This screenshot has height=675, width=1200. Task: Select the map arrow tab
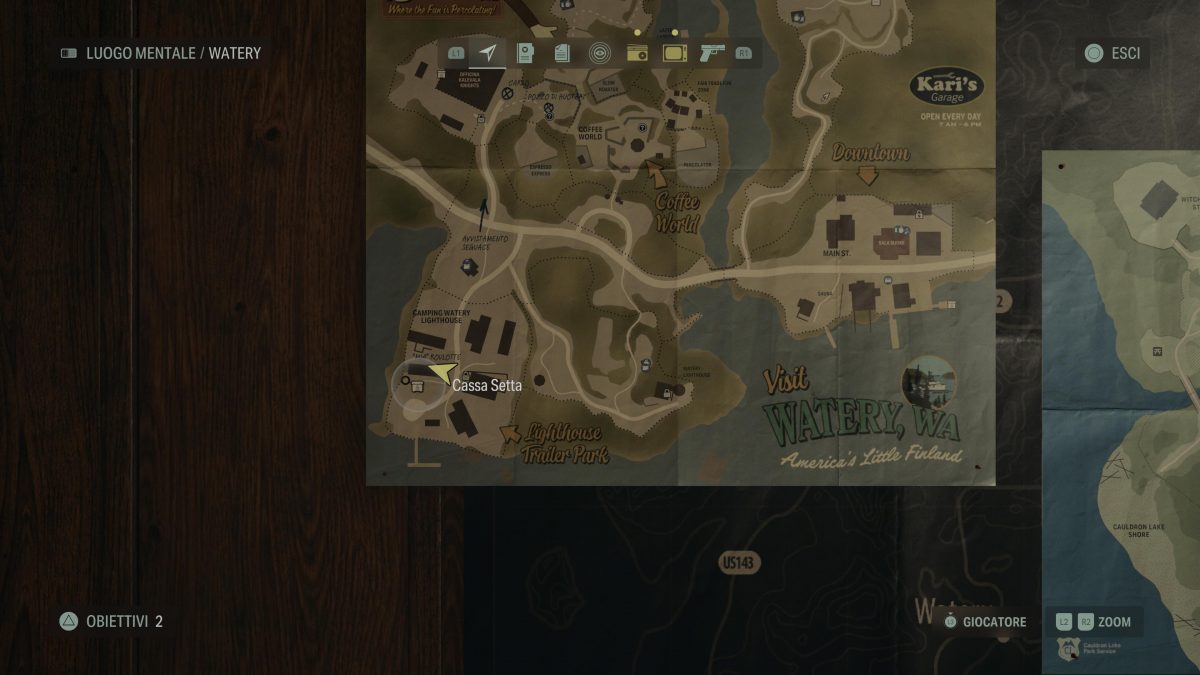487,53
